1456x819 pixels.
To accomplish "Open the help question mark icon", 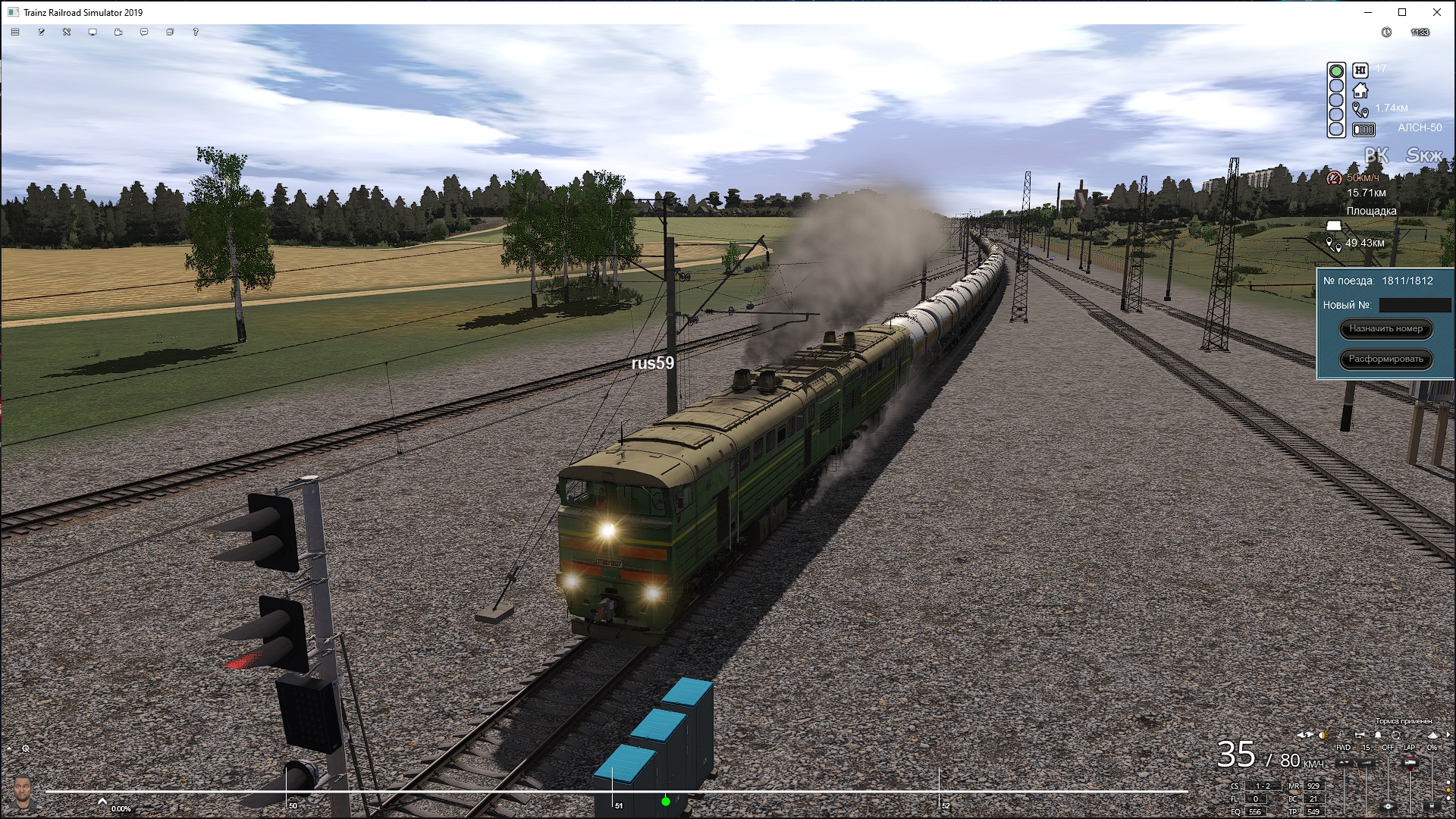I will pos(196,33).
